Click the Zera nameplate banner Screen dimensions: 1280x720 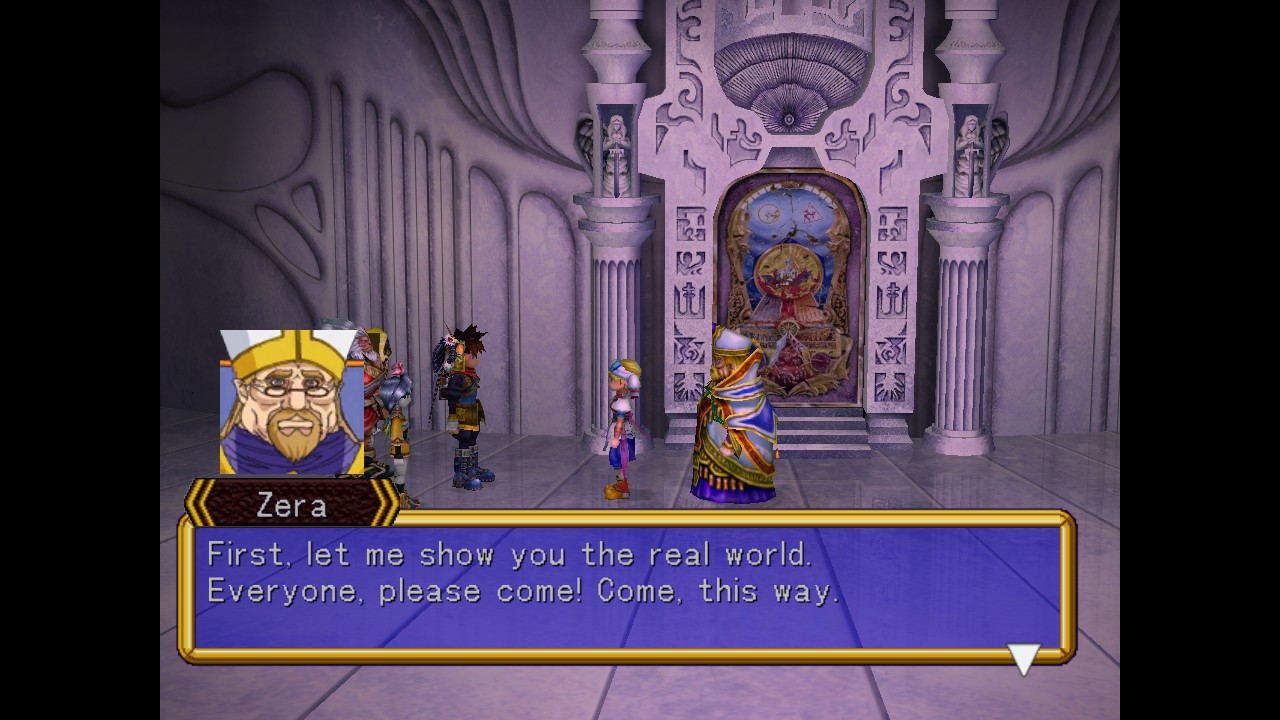tap(290, 504)
